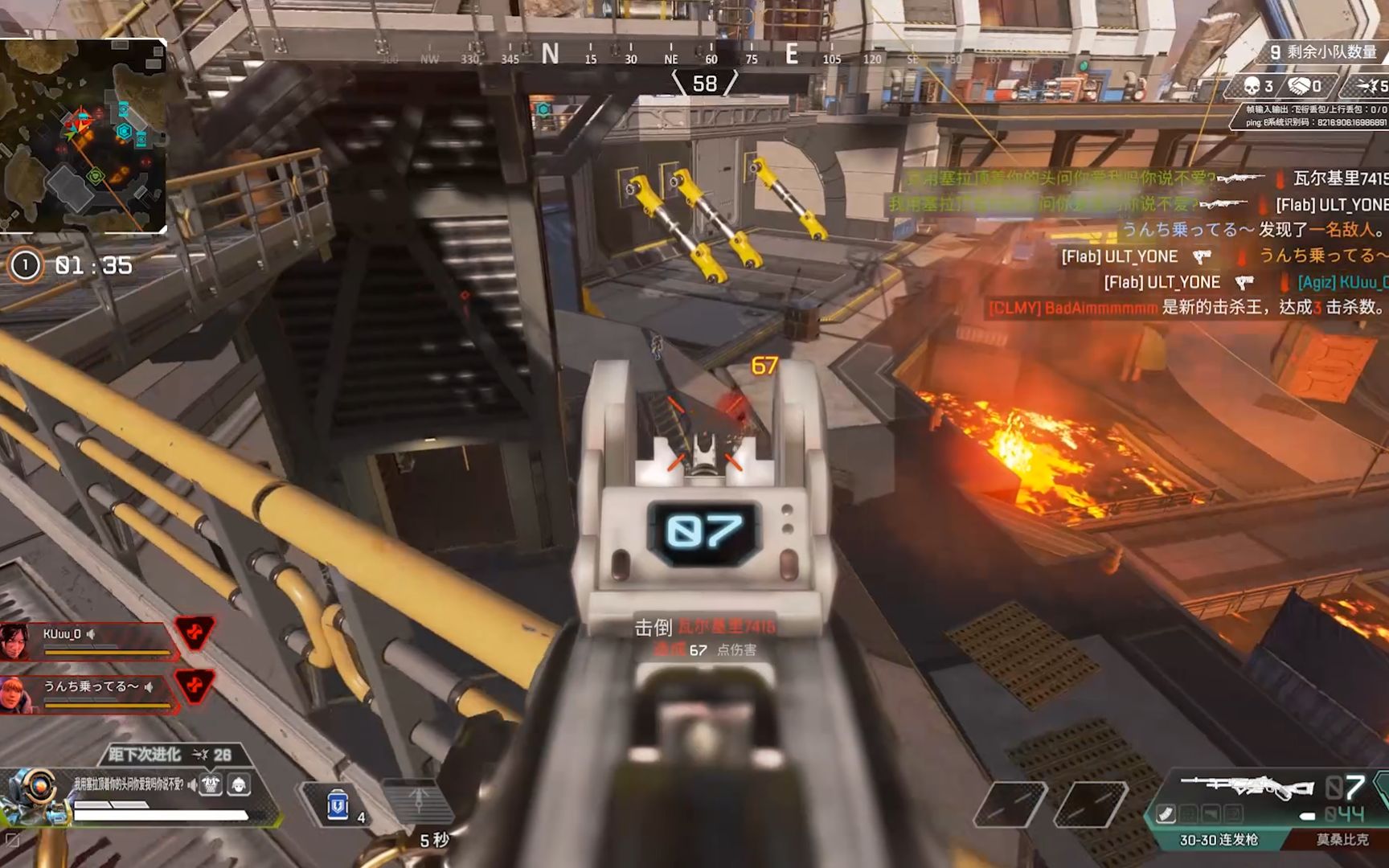
Task: Open the minimap
Action: click(x=84, y=135)
